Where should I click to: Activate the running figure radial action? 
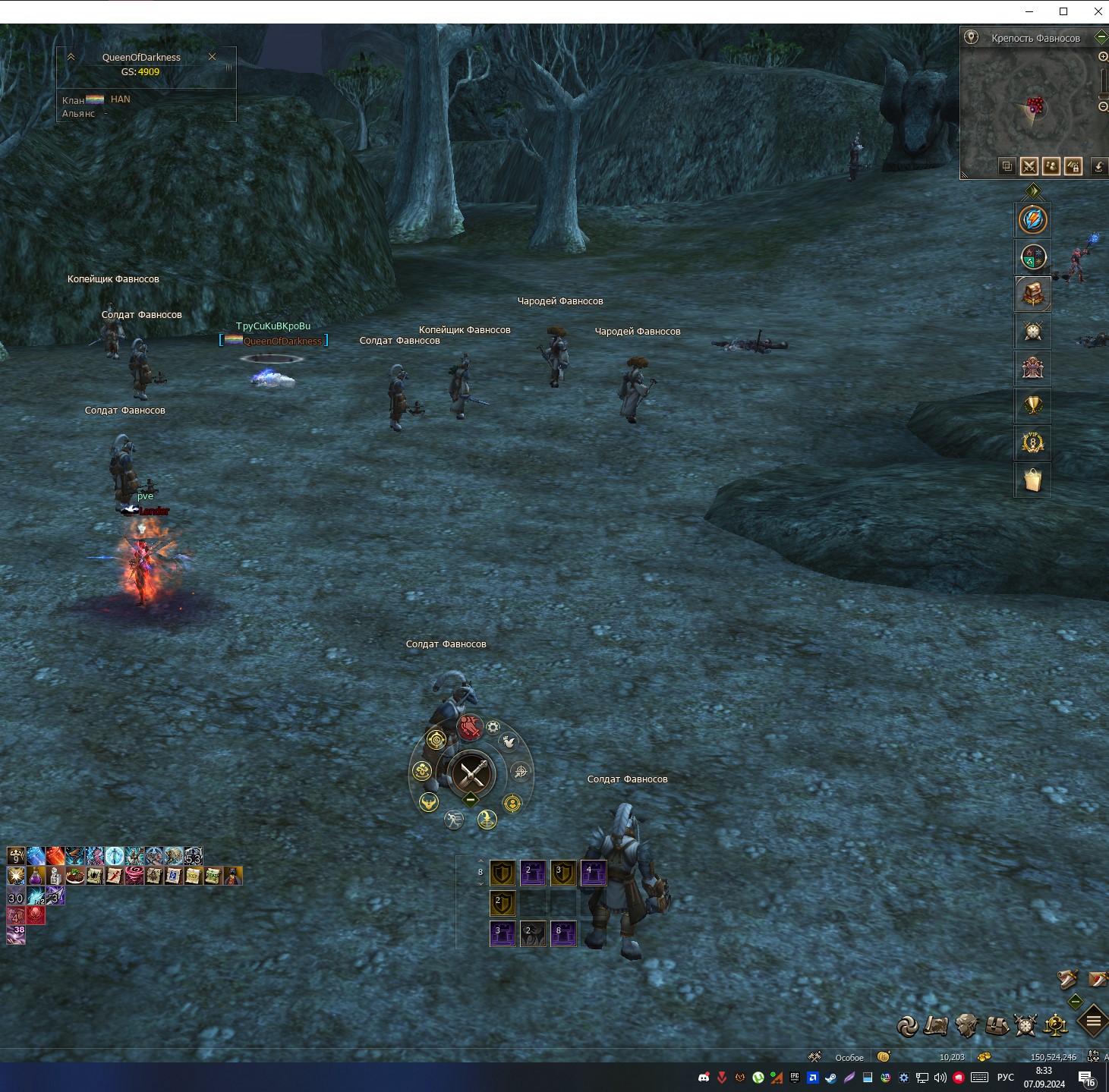pyautogui.click(x=453, y=820)
